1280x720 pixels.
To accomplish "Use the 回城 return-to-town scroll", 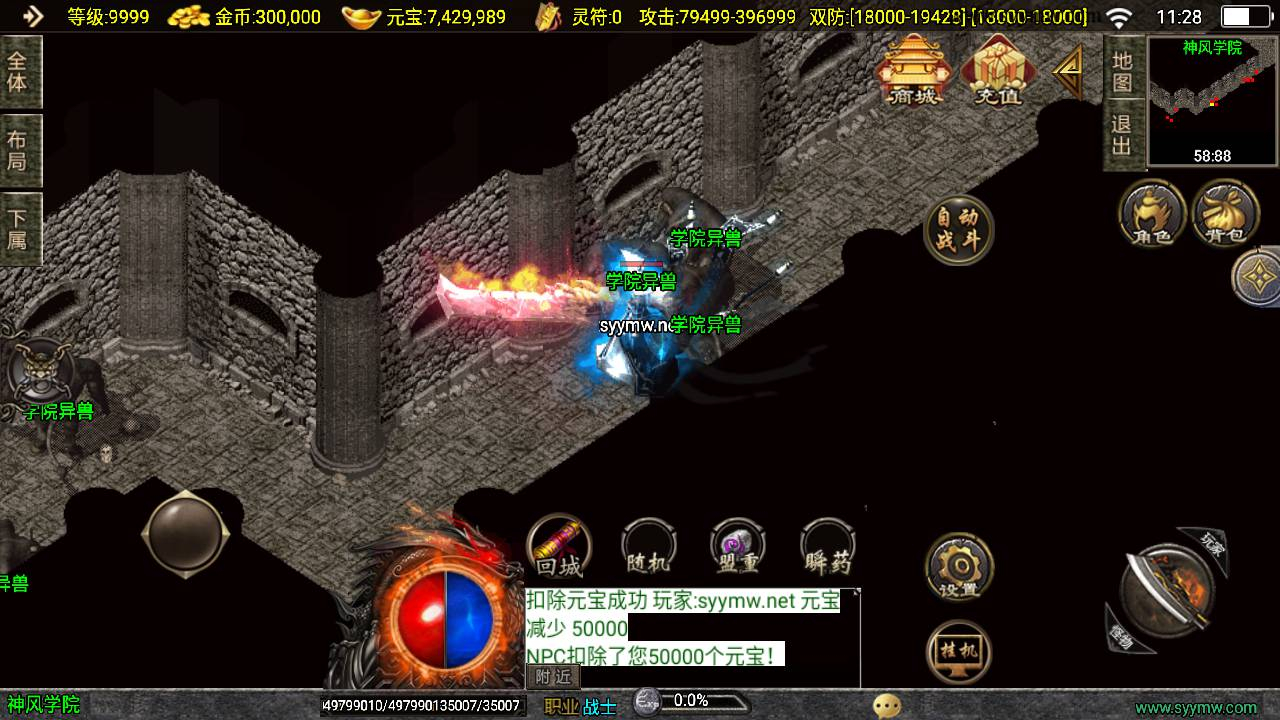I will click(x=559, y=548).
